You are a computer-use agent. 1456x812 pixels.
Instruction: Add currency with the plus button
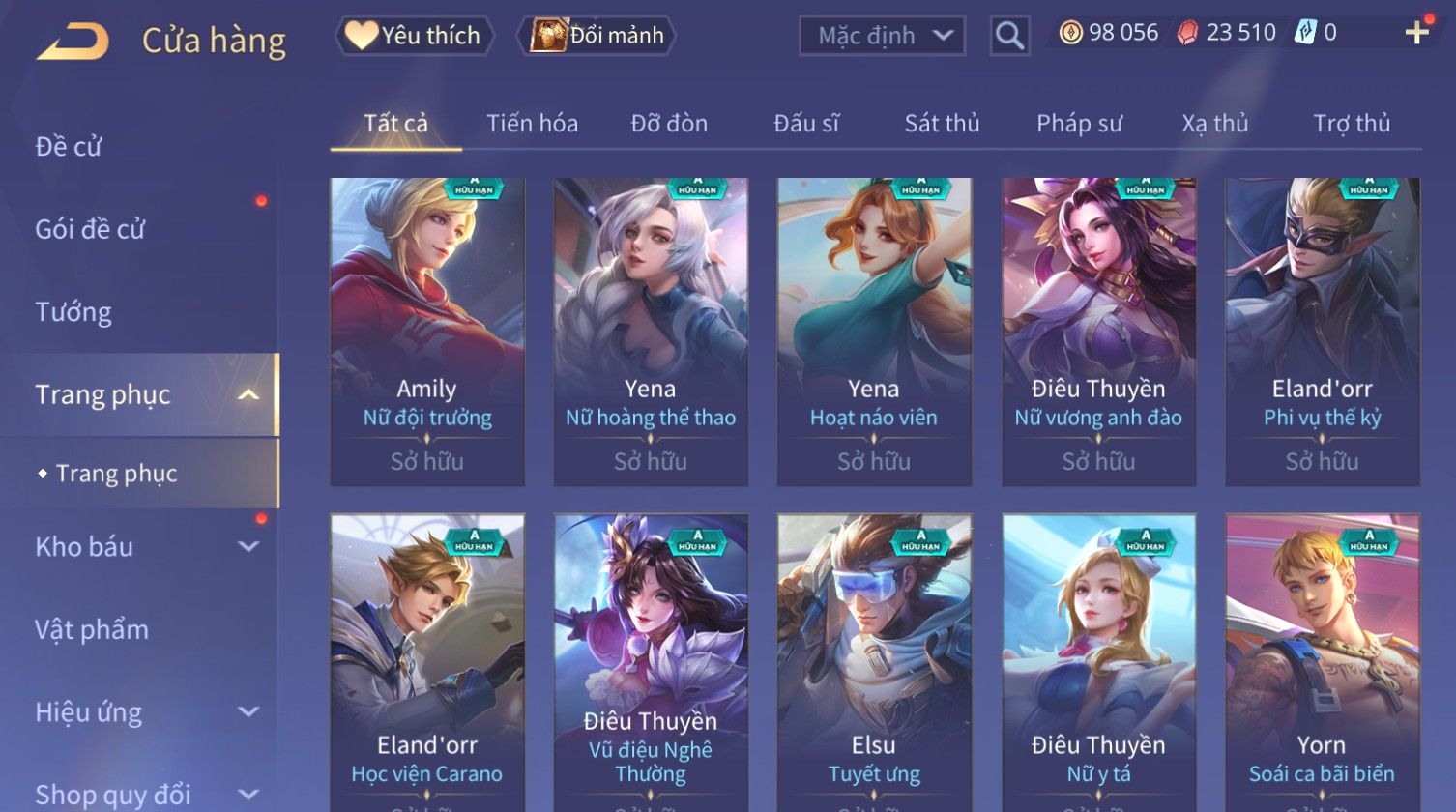pos(1416,33)
